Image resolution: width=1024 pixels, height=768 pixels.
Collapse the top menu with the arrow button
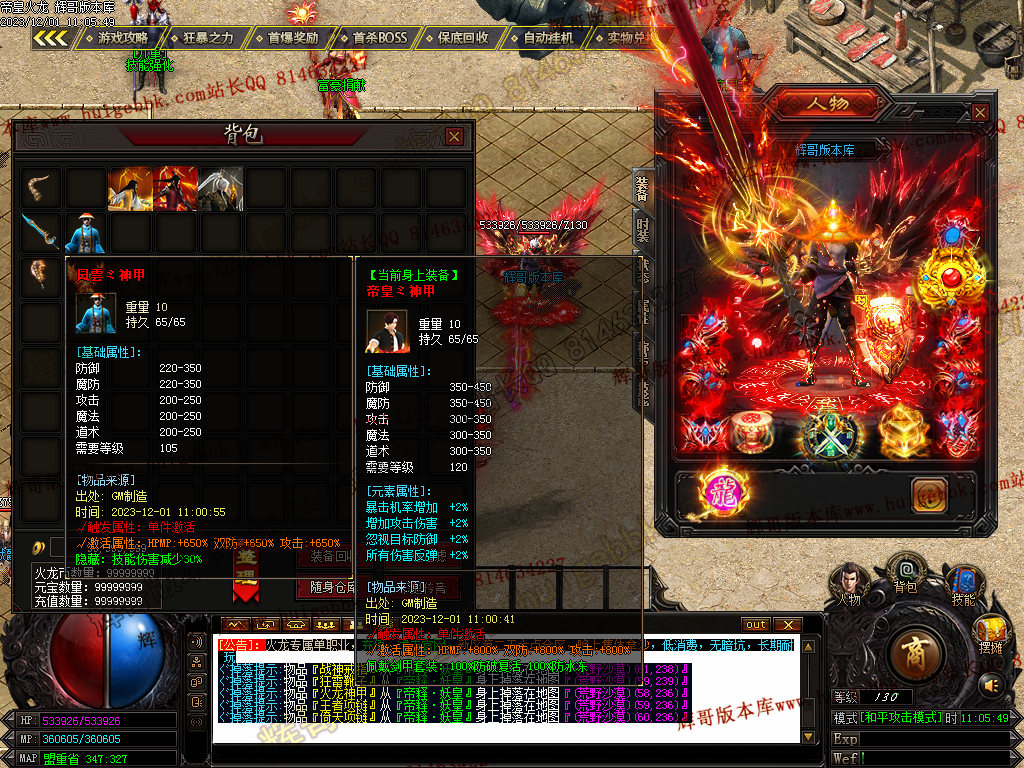(x=50, y=38)
